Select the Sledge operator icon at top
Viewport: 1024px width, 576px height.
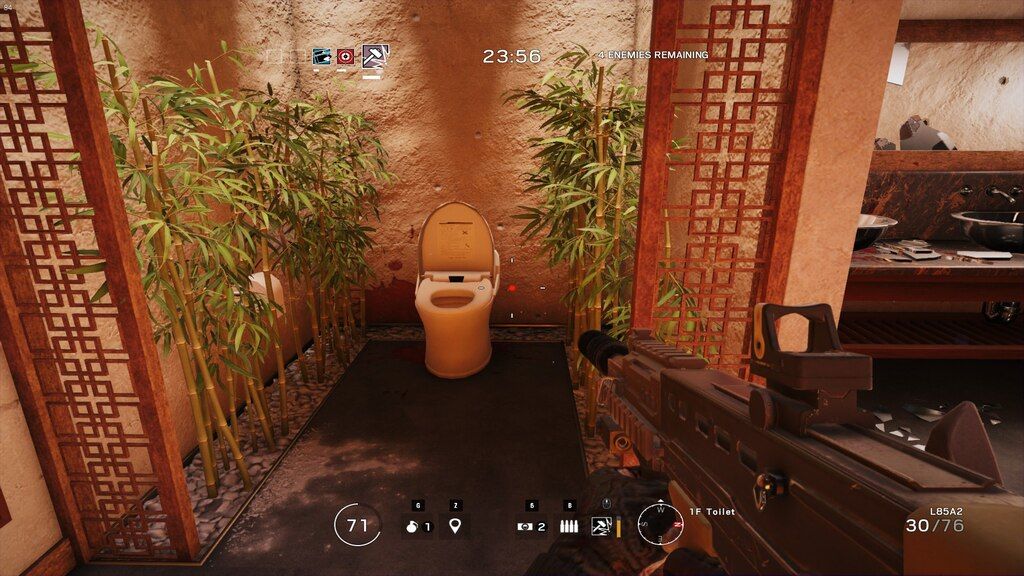(x=374, y=56)
